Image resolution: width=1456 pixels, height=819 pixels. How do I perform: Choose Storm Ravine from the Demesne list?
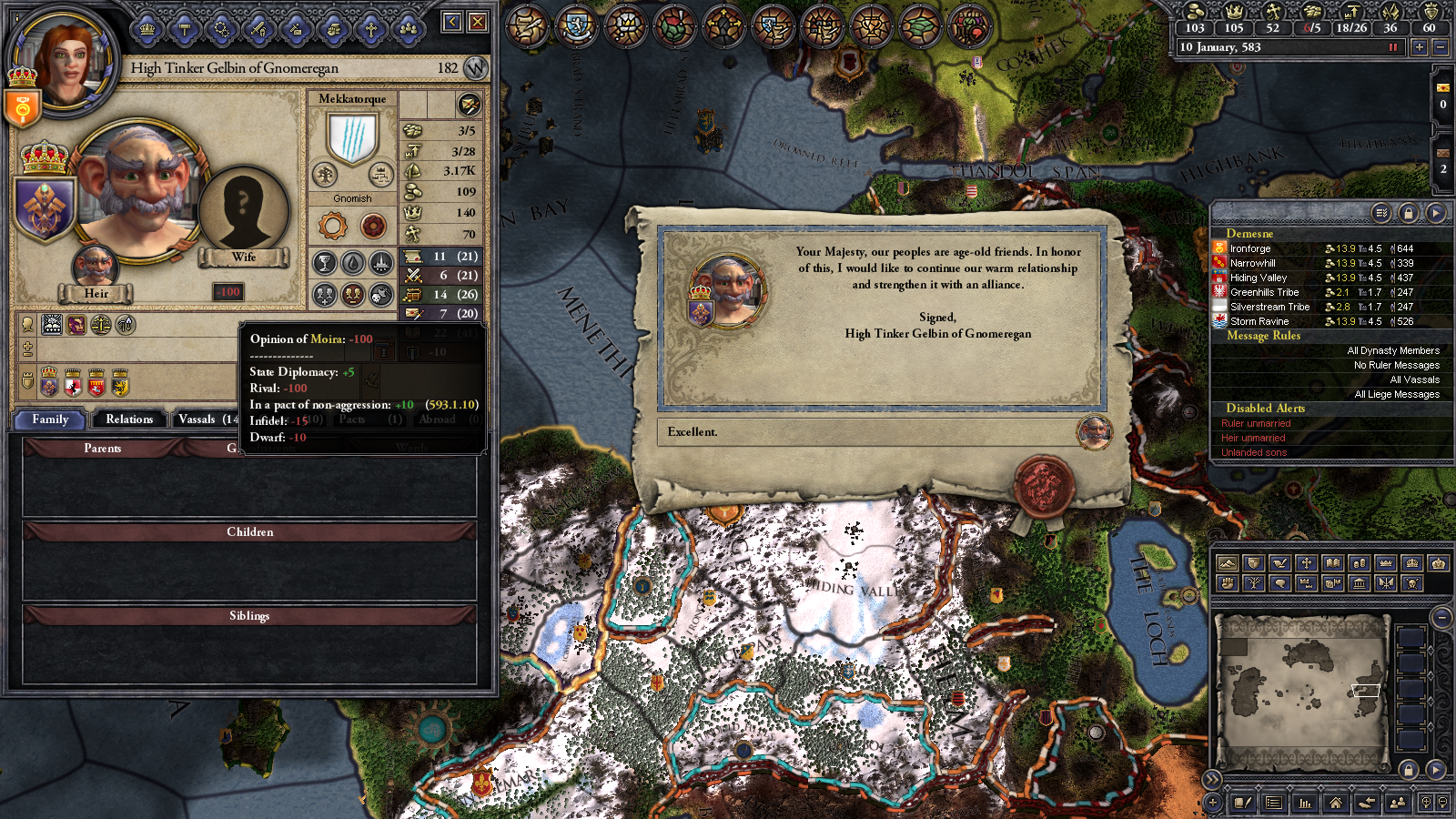tap(1259, 321)
